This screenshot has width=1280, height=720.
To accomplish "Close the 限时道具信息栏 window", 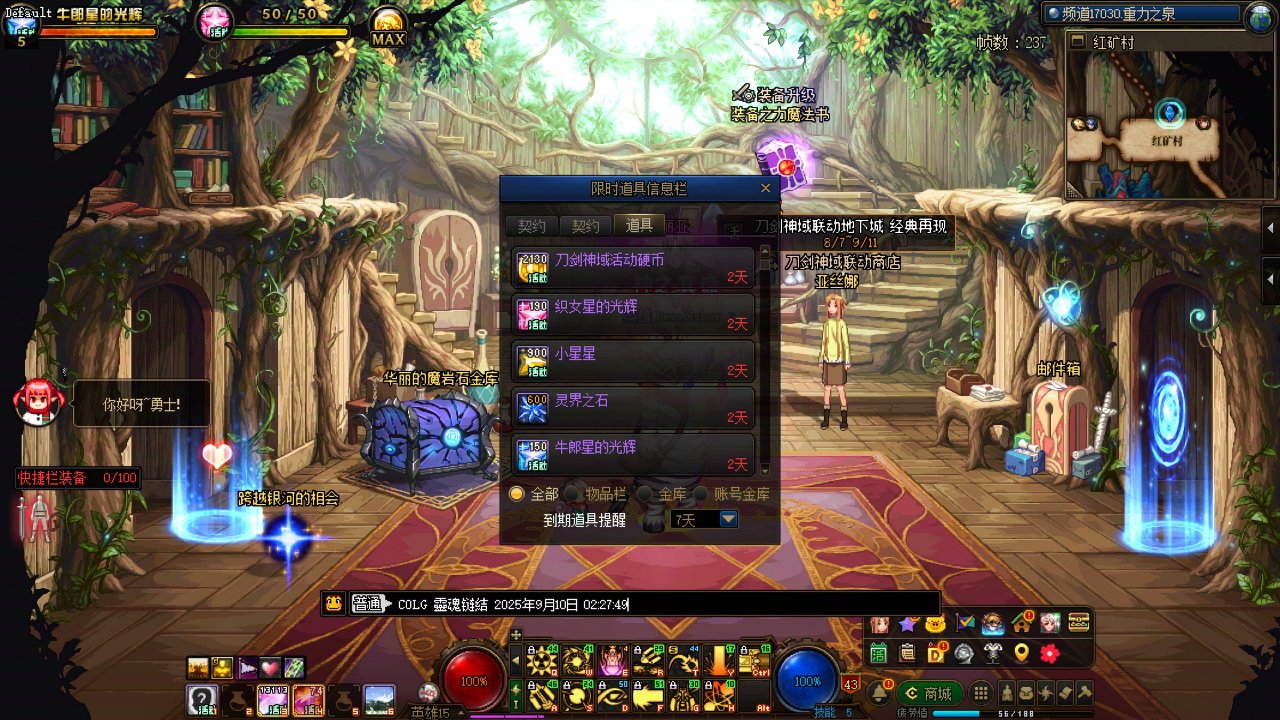I will (x=765, y=188).
